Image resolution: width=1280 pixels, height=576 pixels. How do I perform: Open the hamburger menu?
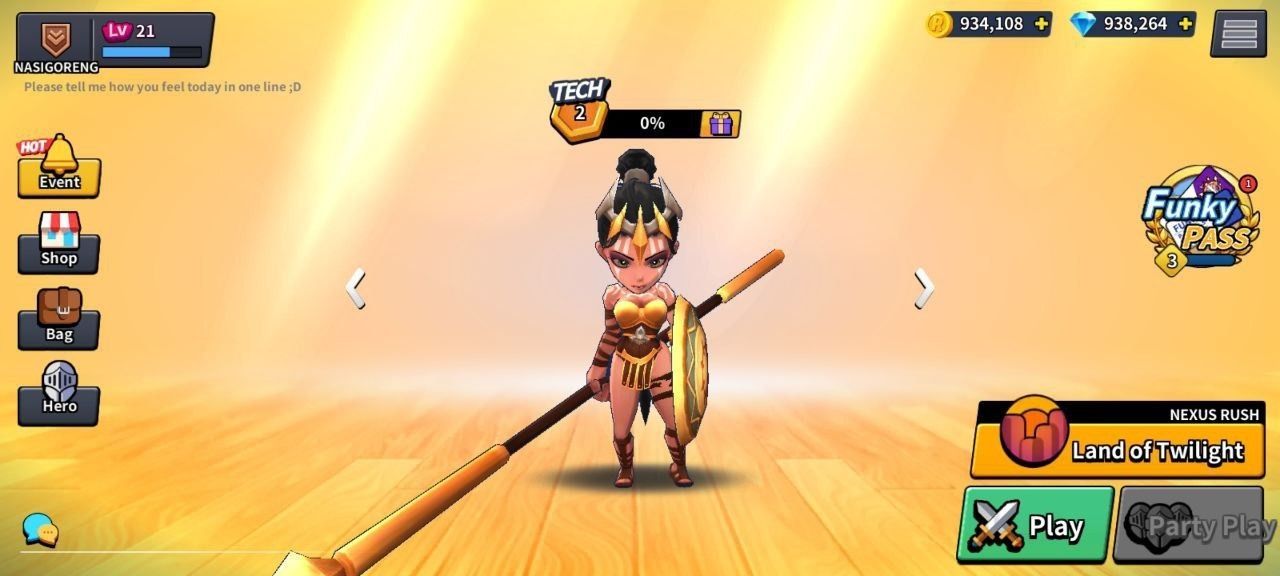[1238, 34]
